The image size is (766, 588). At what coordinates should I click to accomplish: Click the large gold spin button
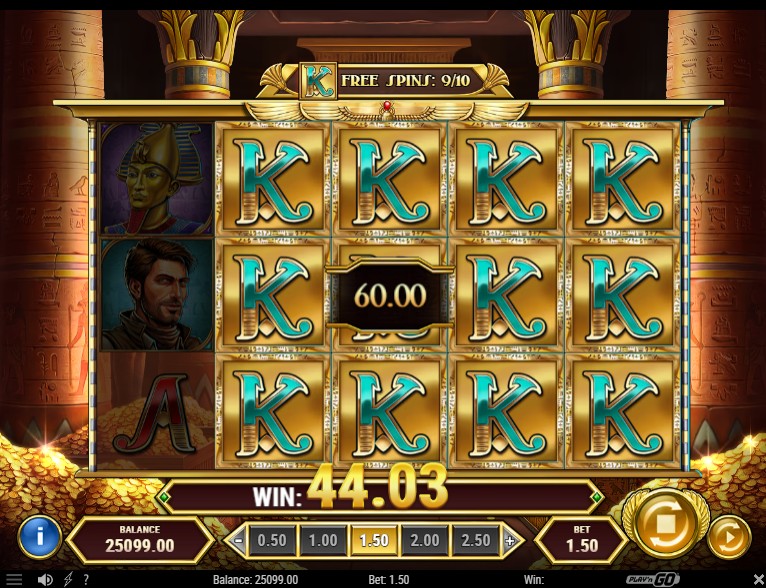pos(659,520)
